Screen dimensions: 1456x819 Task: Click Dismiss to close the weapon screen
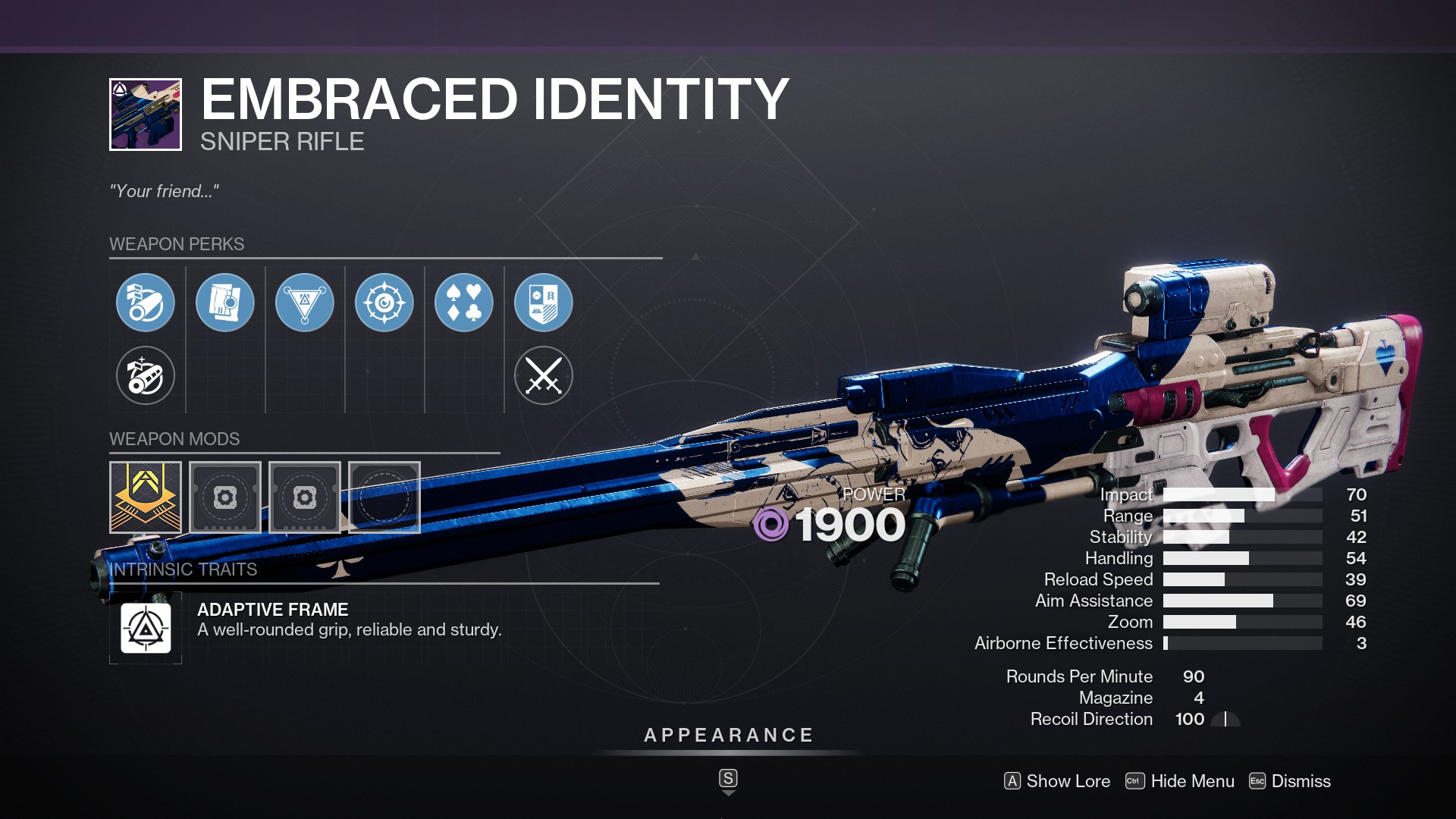pos(1302,781)
